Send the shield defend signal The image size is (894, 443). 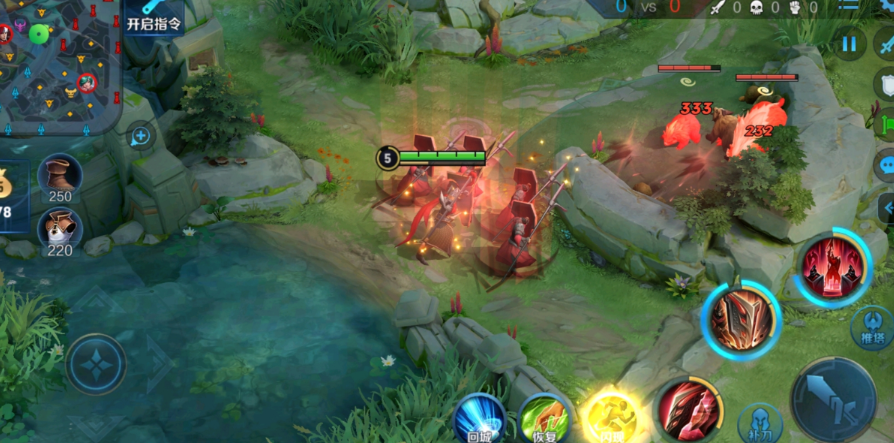(886, 84)
